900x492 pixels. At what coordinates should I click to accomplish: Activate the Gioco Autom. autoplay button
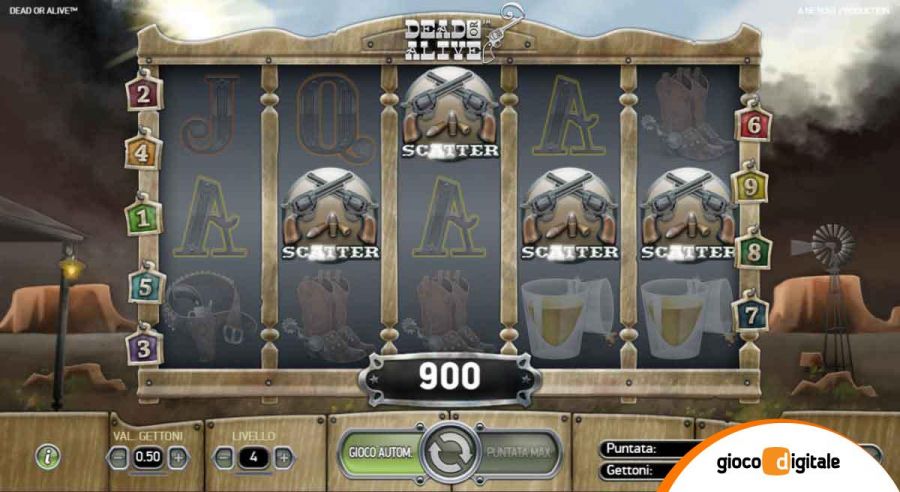click(x=381, y=453)
